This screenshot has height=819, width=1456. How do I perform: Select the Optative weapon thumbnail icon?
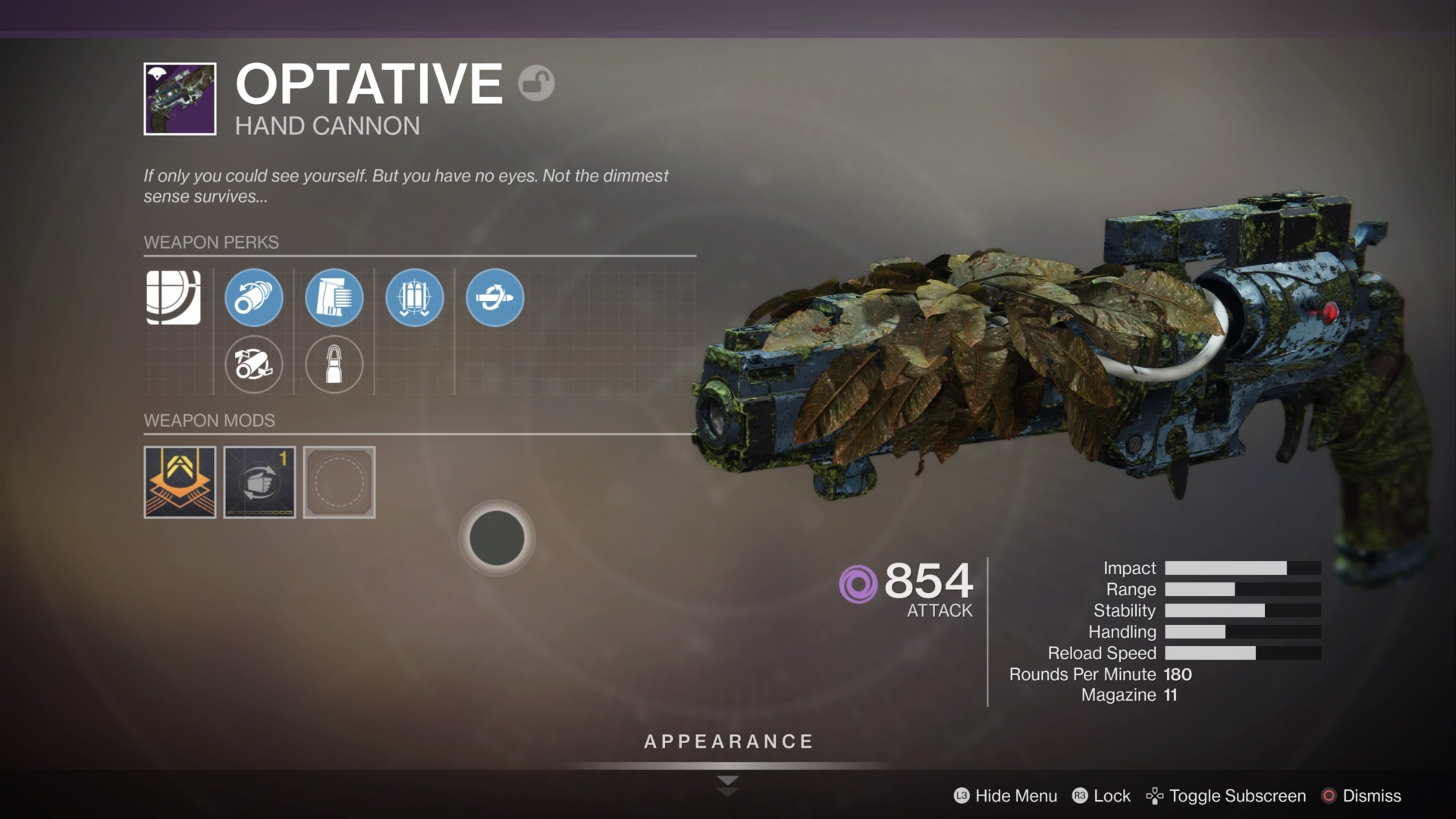point(180,99)
